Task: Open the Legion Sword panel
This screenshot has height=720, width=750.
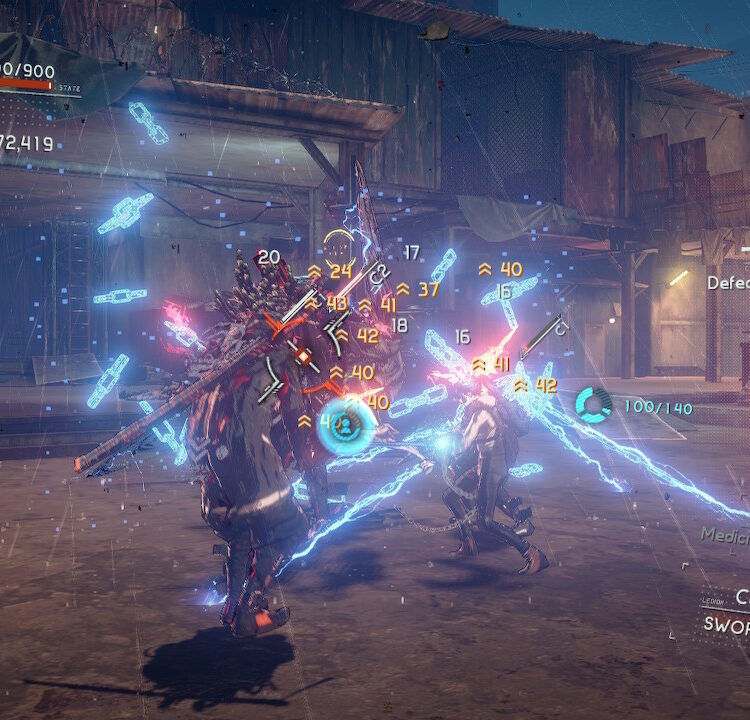Action: (727, 611)
